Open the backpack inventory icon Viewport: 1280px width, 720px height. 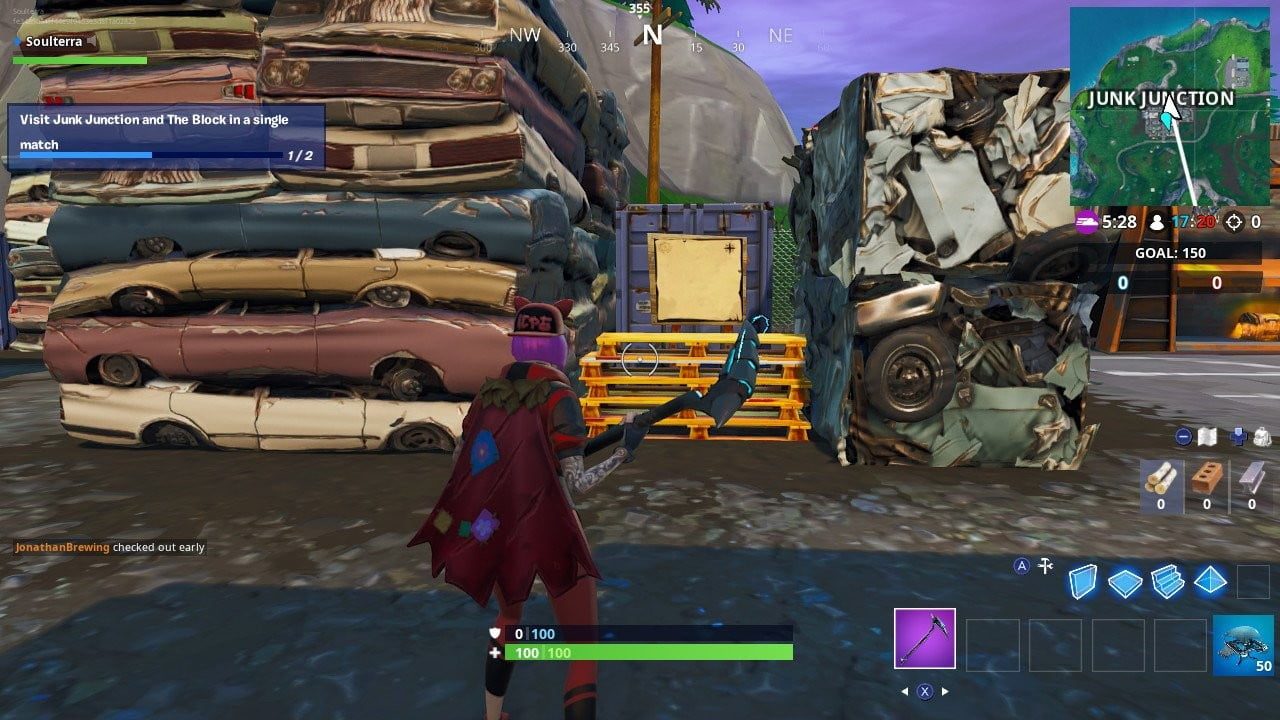coord(1261,437)
